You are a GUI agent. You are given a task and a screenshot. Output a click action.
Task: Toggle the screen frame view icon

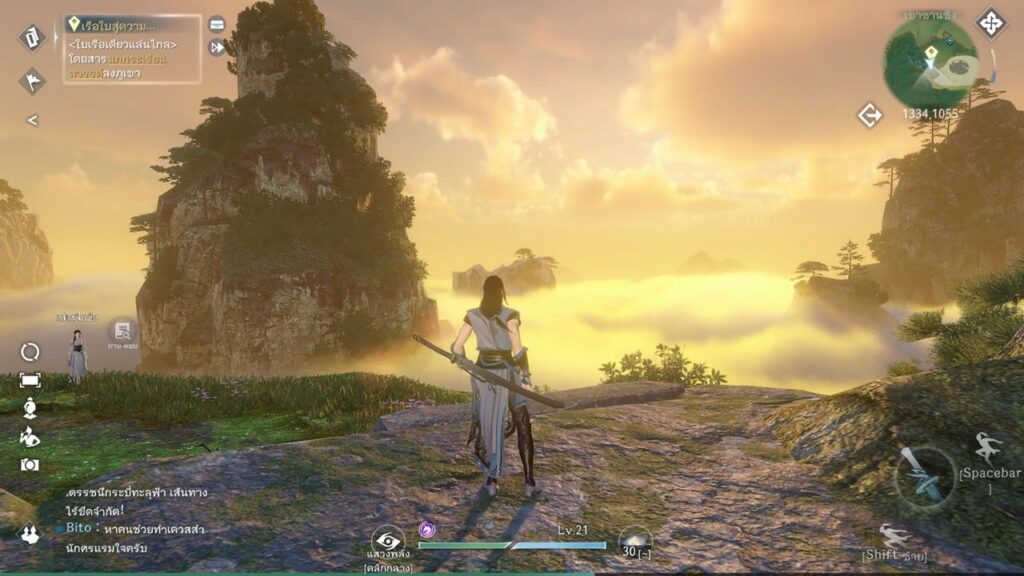coord(30,380)
